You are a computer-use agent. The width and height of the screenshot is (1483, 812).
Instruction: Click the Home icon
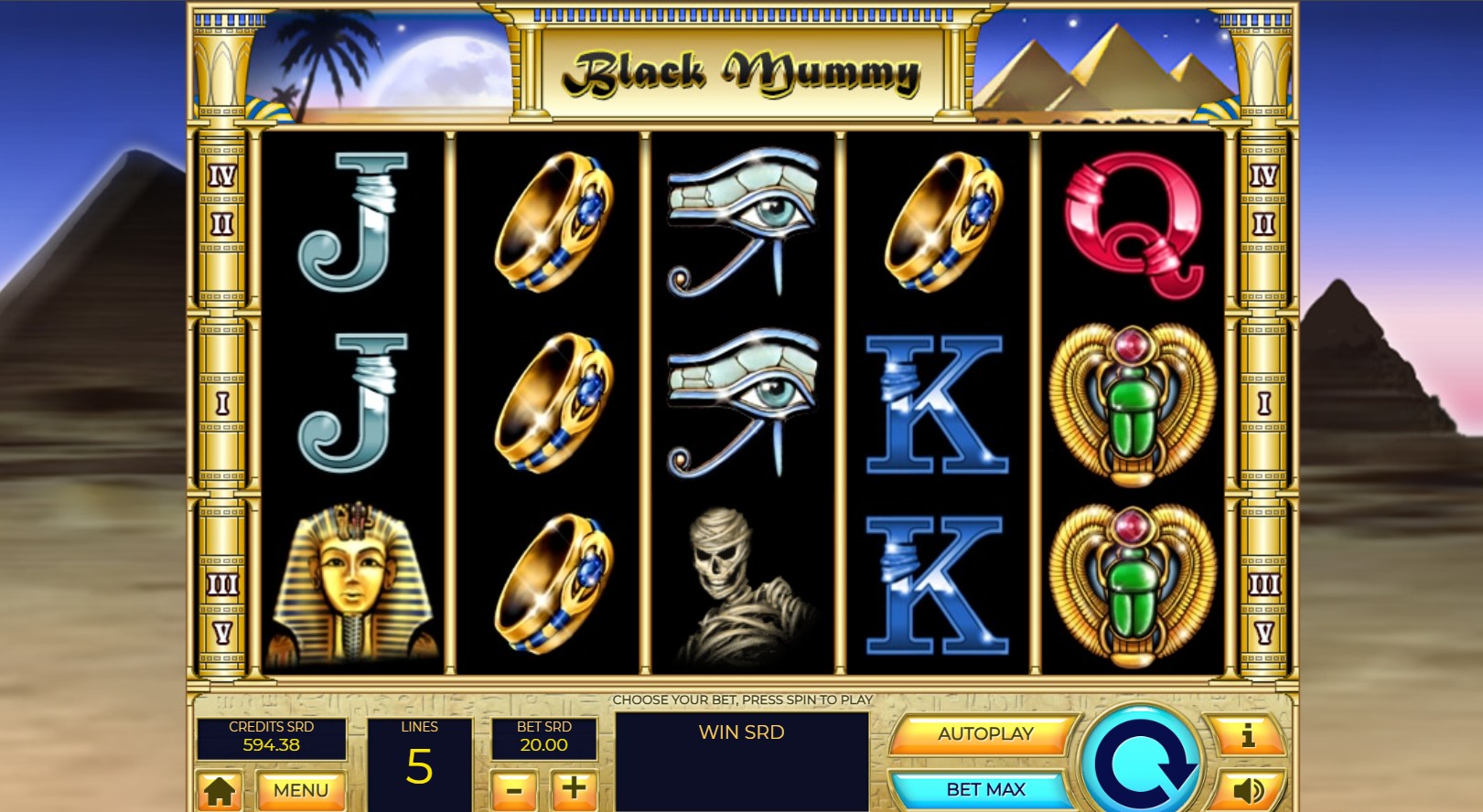220,787
